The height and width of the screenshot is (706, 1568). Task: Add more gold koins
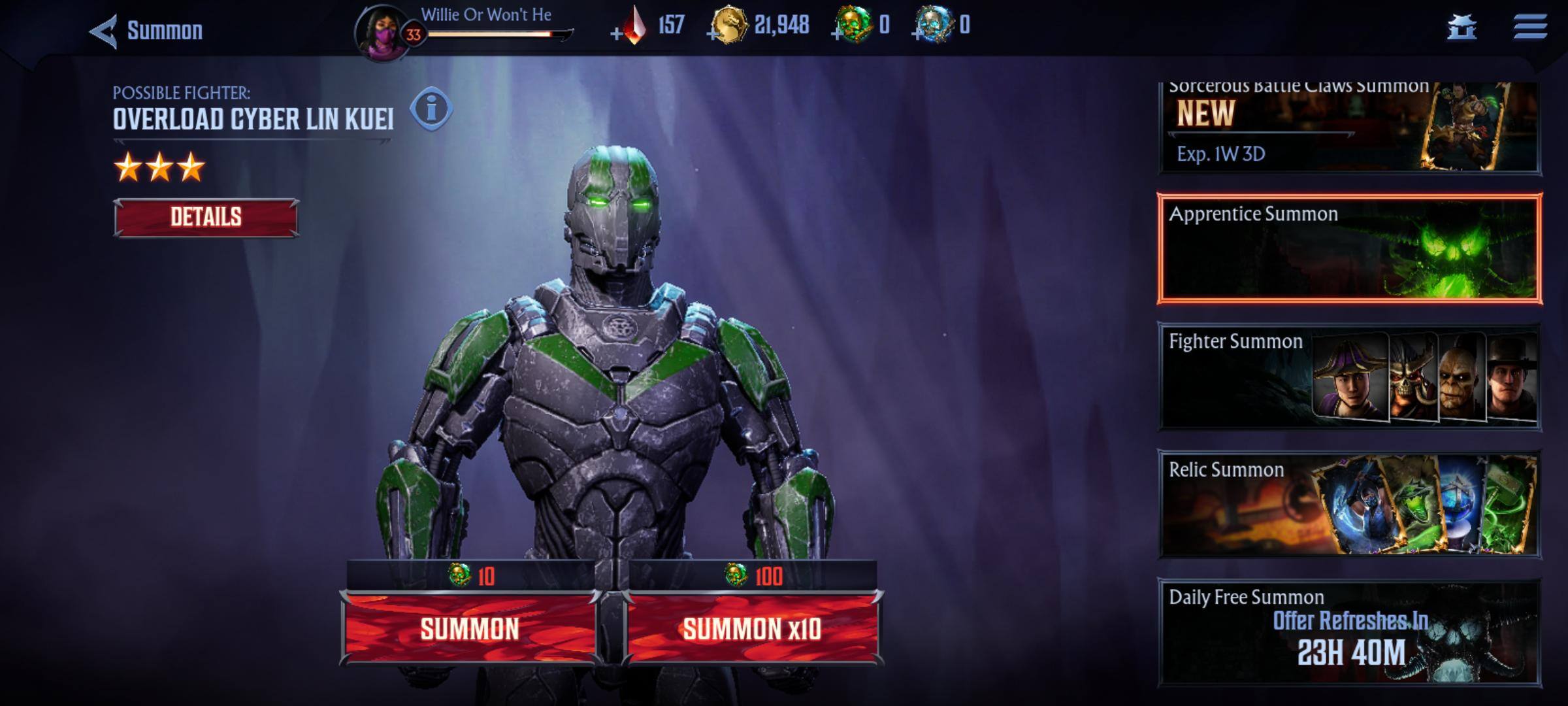click(713, 33)
